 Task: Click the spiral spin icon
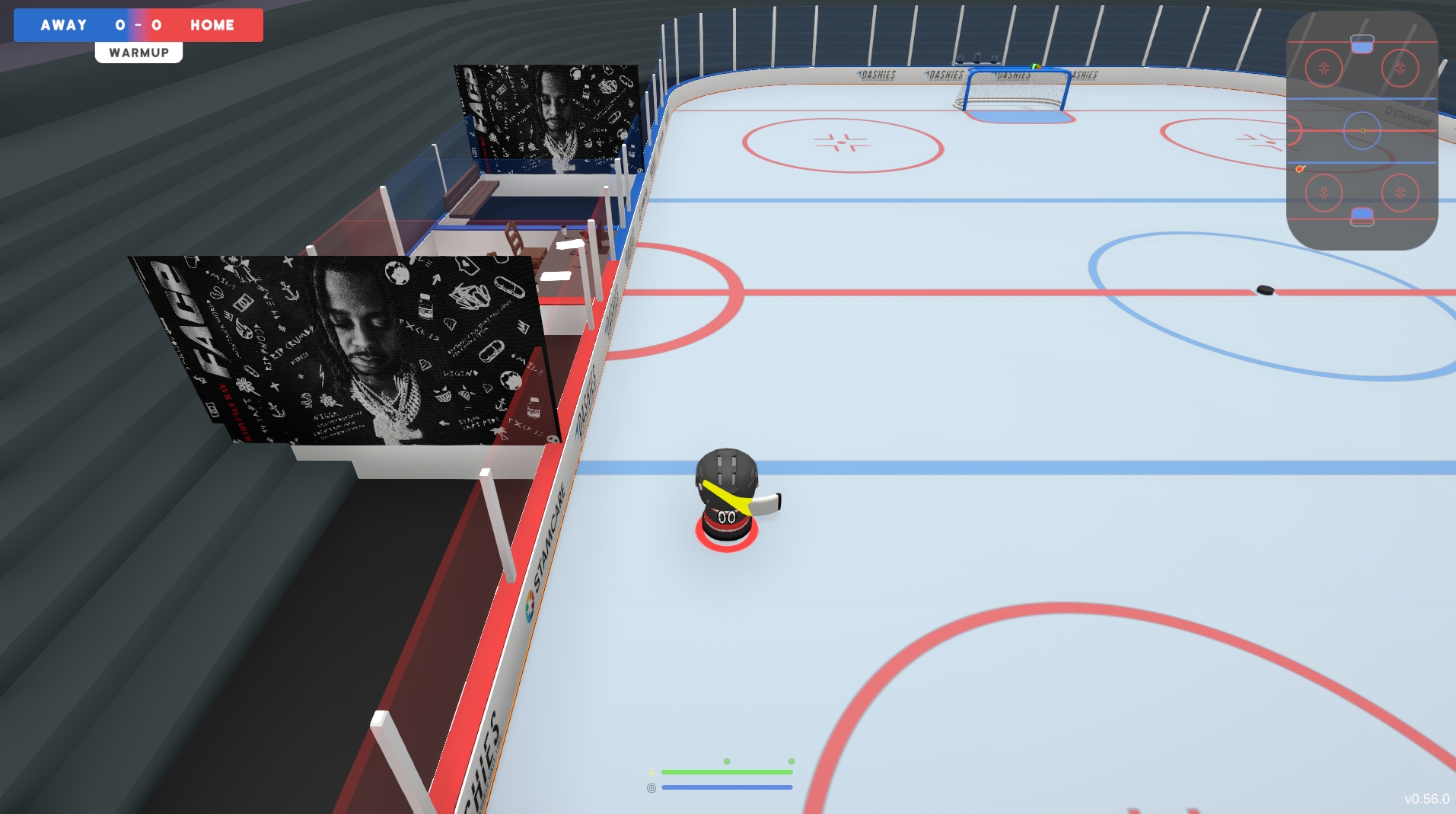point(651,787)
